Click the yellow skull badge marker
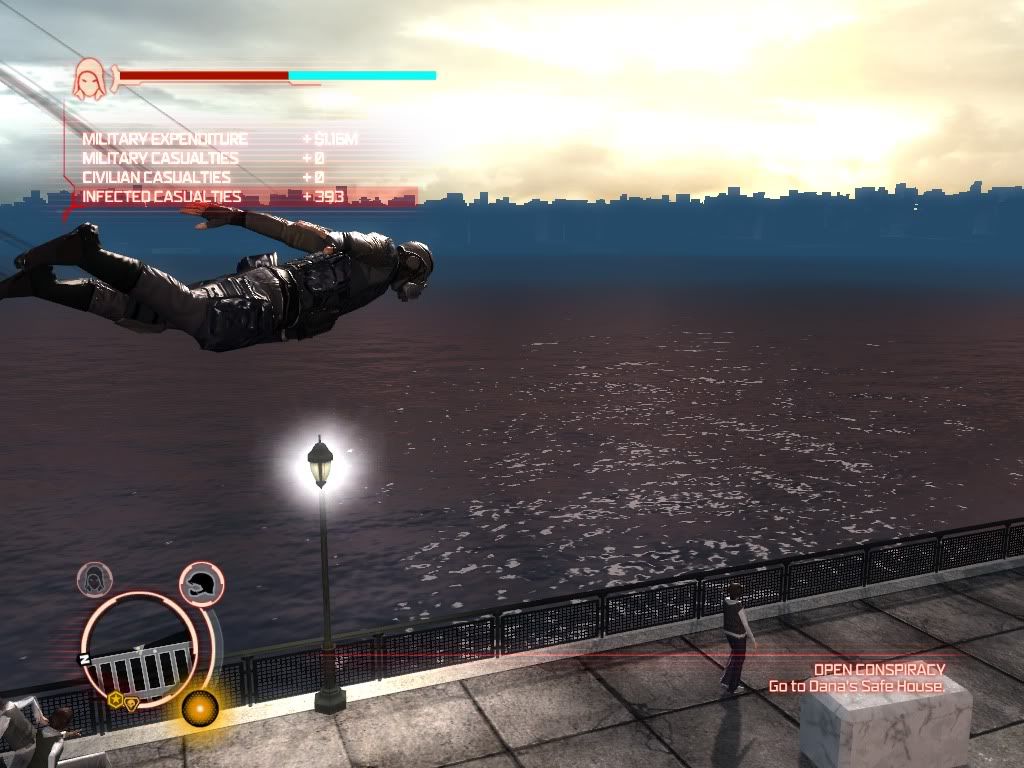1024x768 pixels. [131, 703]
